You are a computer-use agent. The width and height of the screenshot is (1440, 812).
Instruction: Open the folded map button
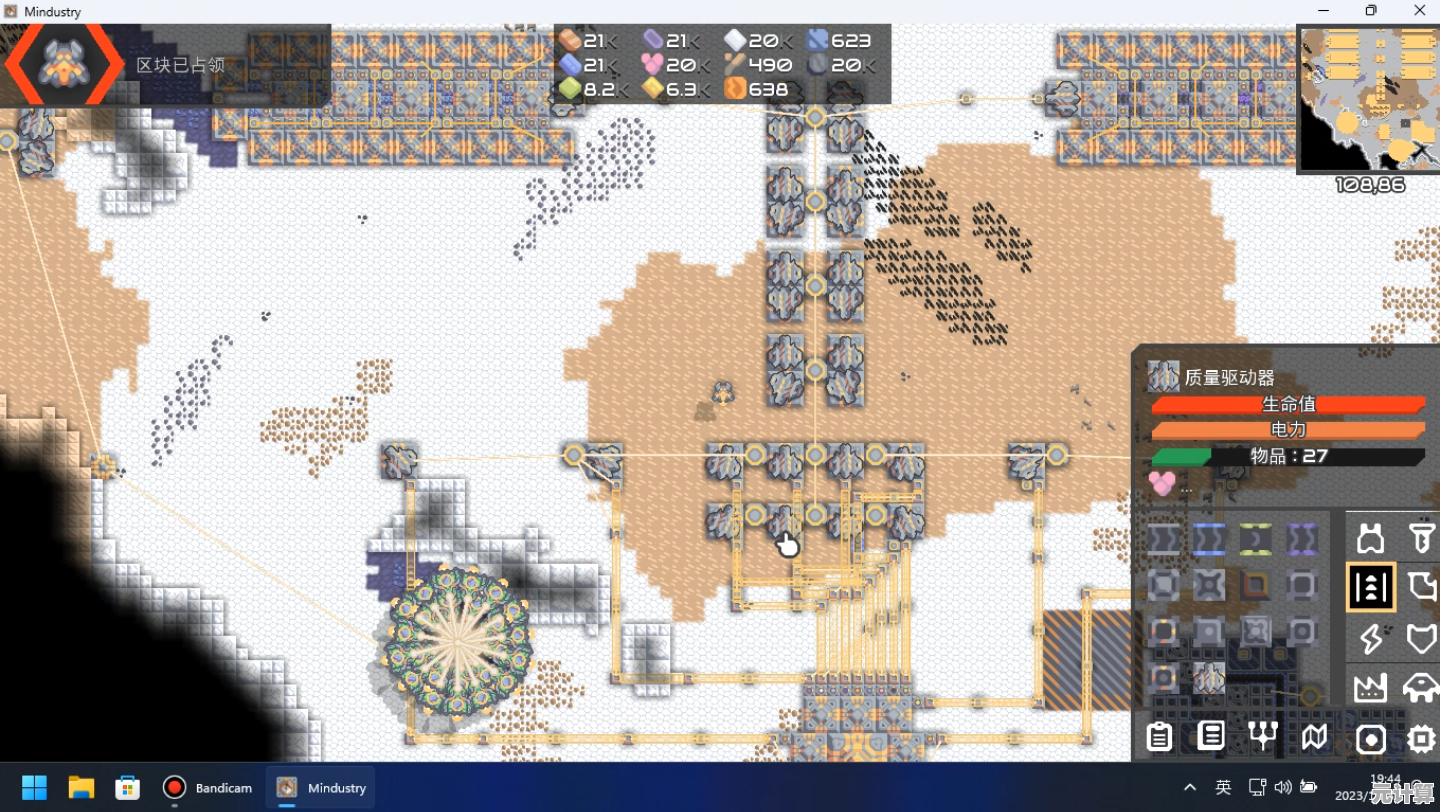point(1315,738)
